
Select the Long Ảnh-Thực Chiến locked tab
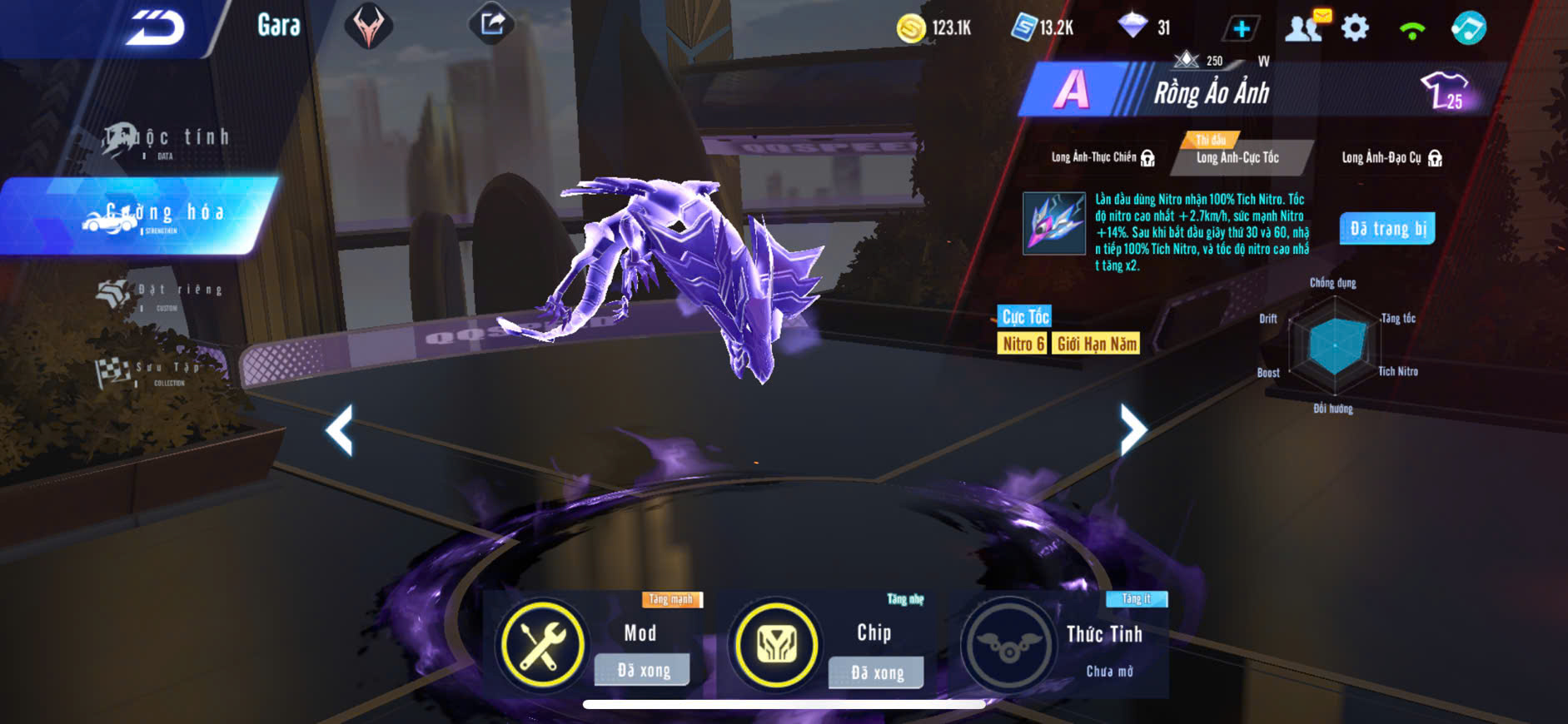1101,157
